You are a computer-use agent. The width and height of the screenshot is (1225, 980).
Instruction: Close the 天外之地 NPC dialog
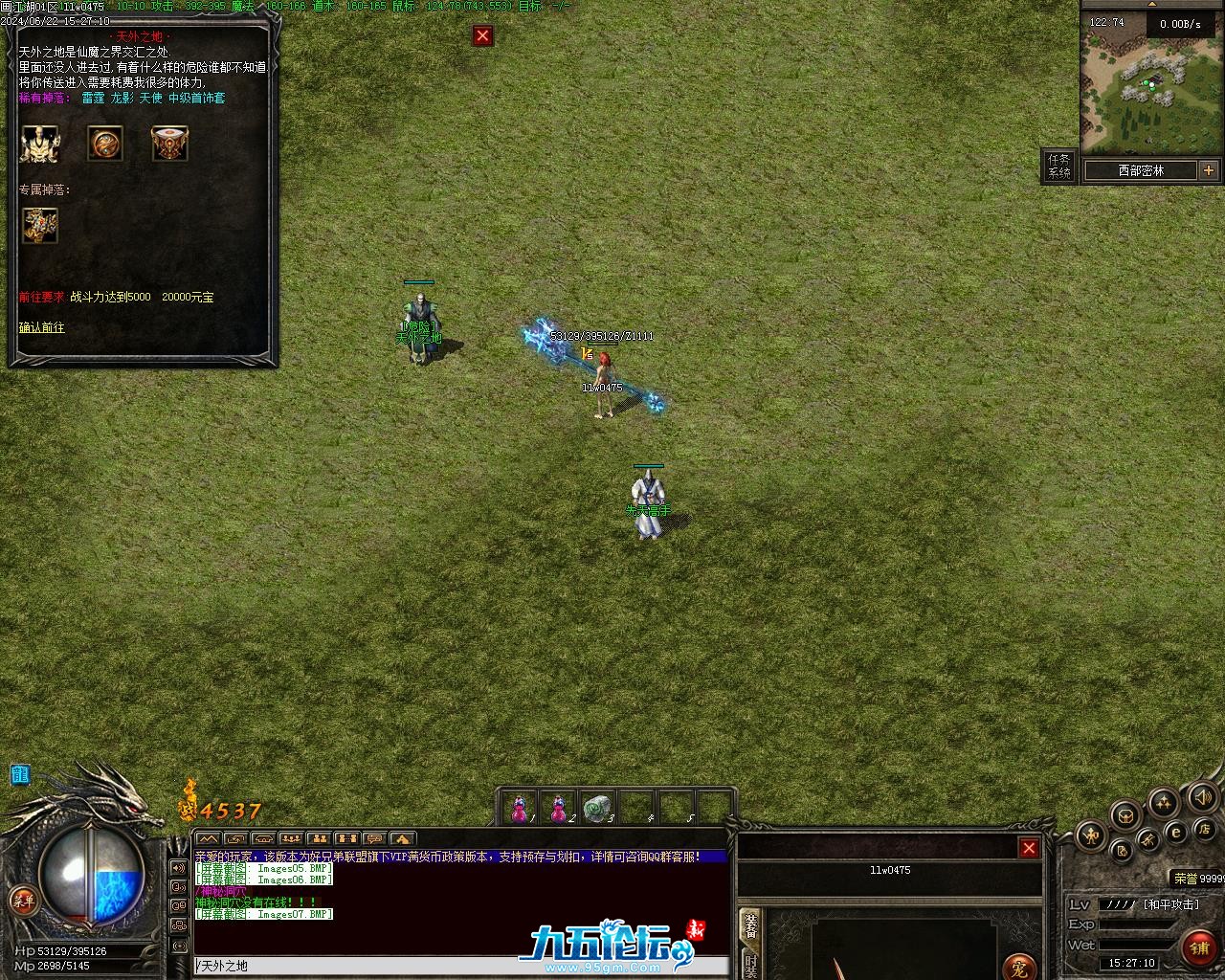pyautogui.click(x=482, y=36)
